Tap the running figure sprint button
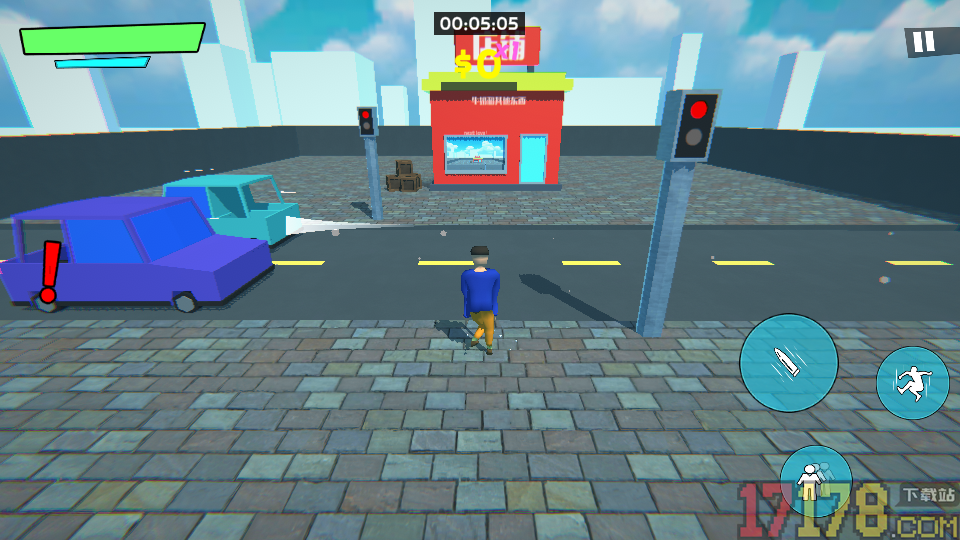 tap(912, 383)
